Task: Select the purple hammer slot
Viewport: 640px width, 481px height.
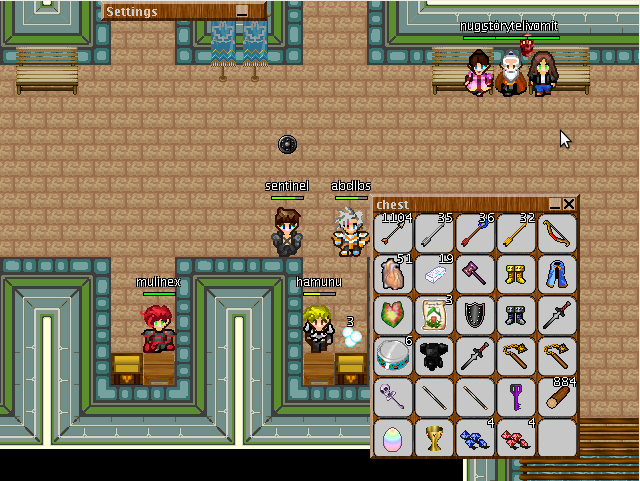Action: 475,274
